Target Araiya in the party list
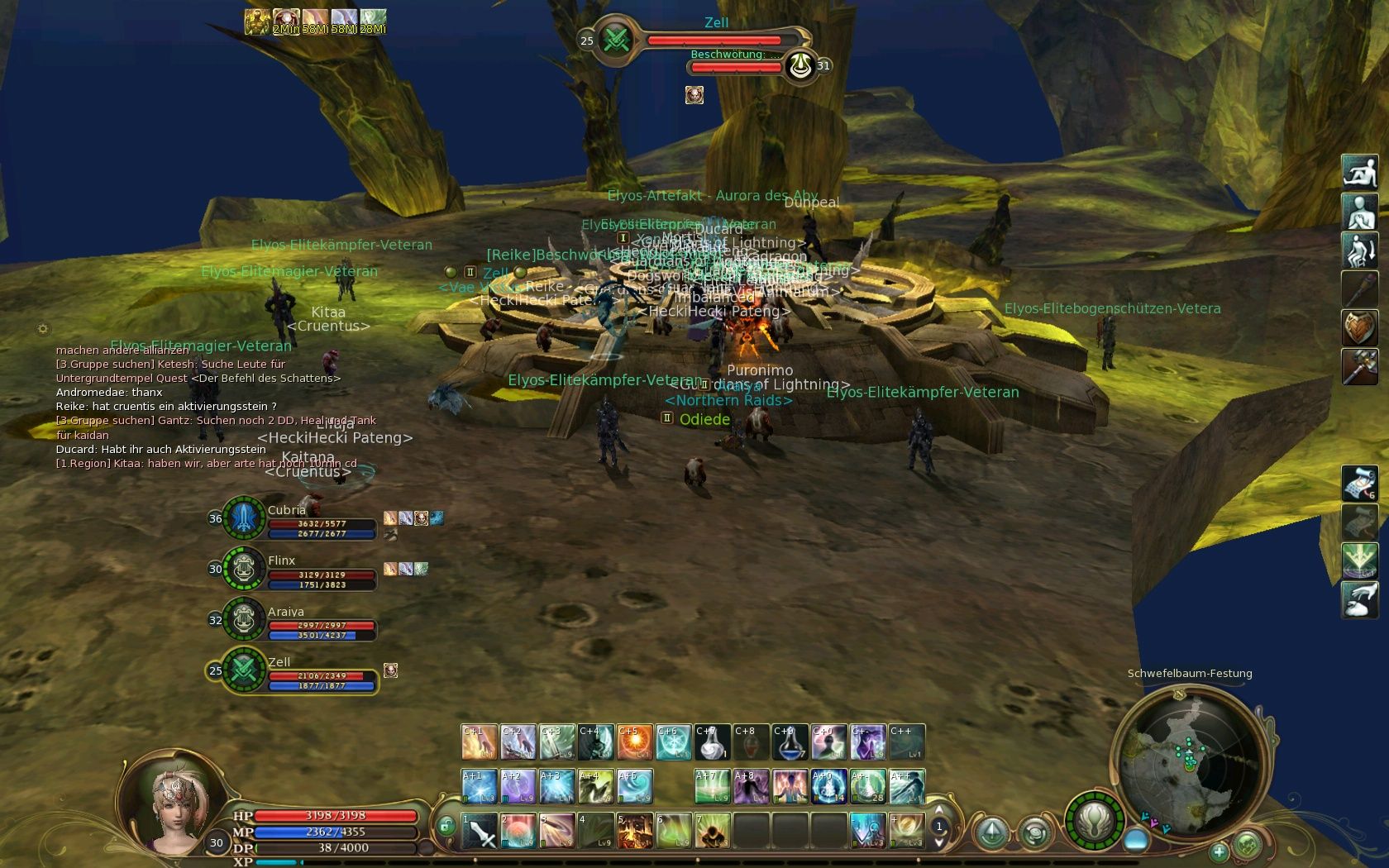 294,622
